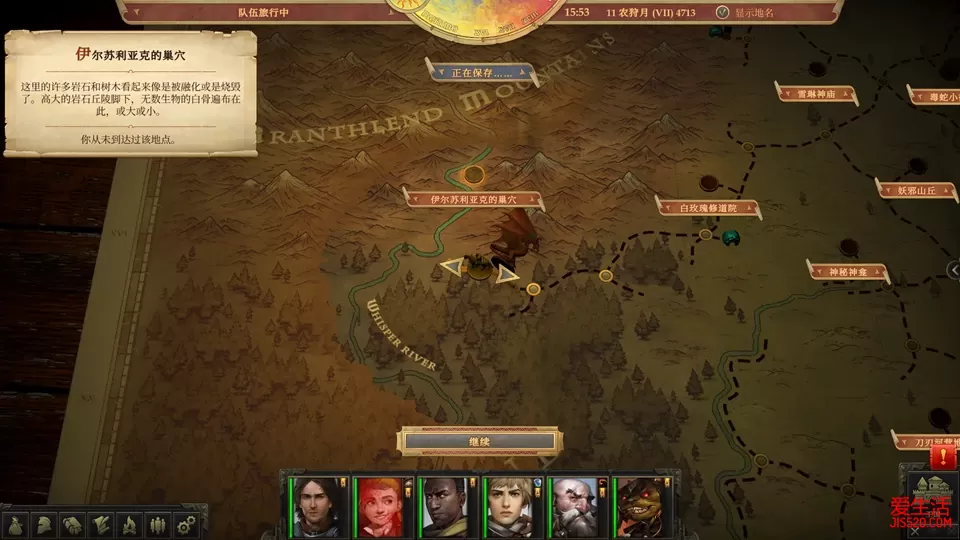Image resolution: width=960 pixels, height=540 pixels.
Task: Click the red exclamation alert icon
Action: [x=942, y=457]
